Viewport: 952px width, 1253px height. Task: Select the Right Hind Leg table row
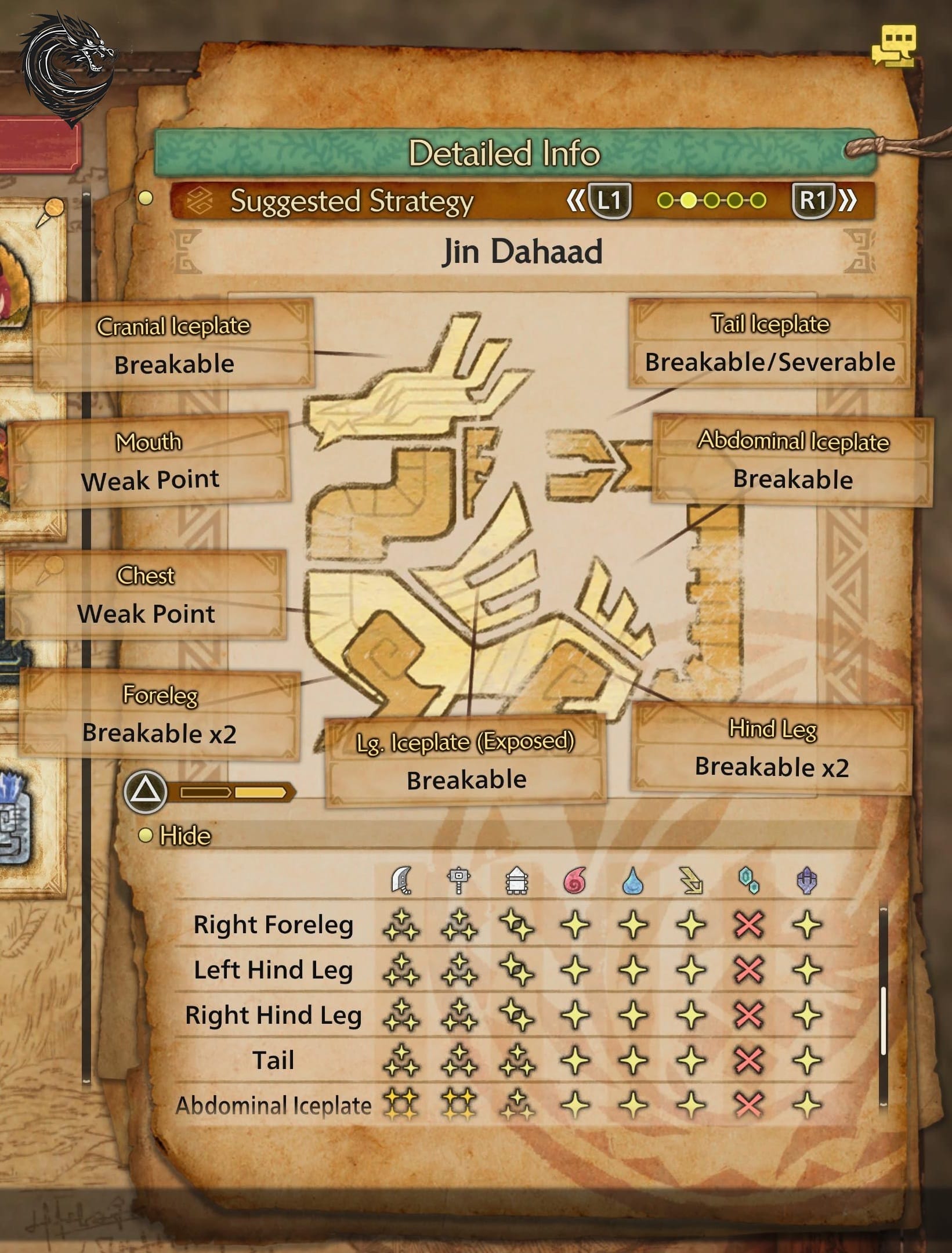point(273,1015)
